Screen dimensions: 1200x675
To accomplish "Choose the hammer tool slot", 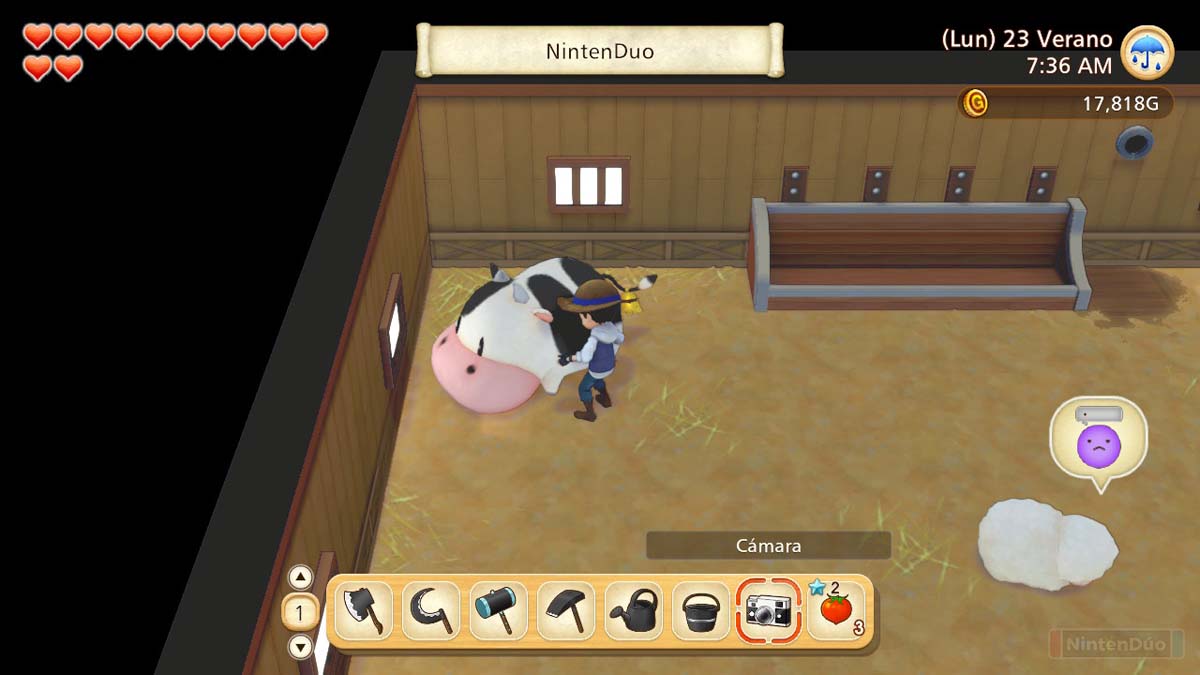I will click(498, 611).
